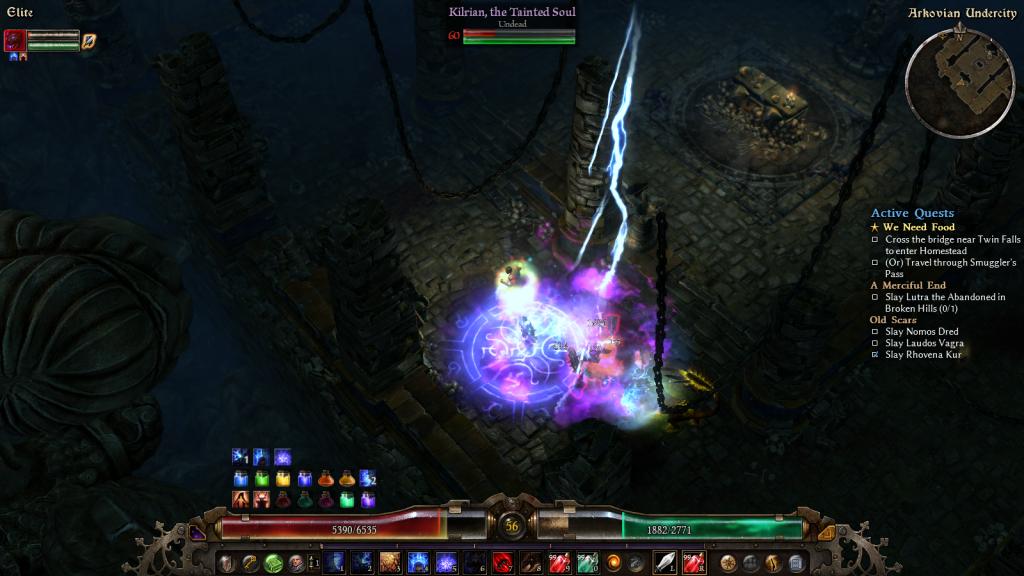
Task: Trigger the red swirl skill in slot 7
Action: click(x=503, y=562)
